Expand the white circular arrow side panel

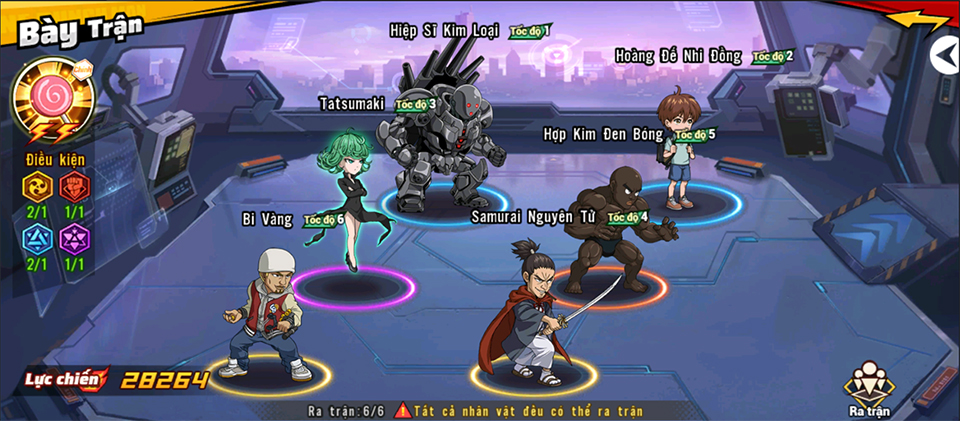point(944,55)
